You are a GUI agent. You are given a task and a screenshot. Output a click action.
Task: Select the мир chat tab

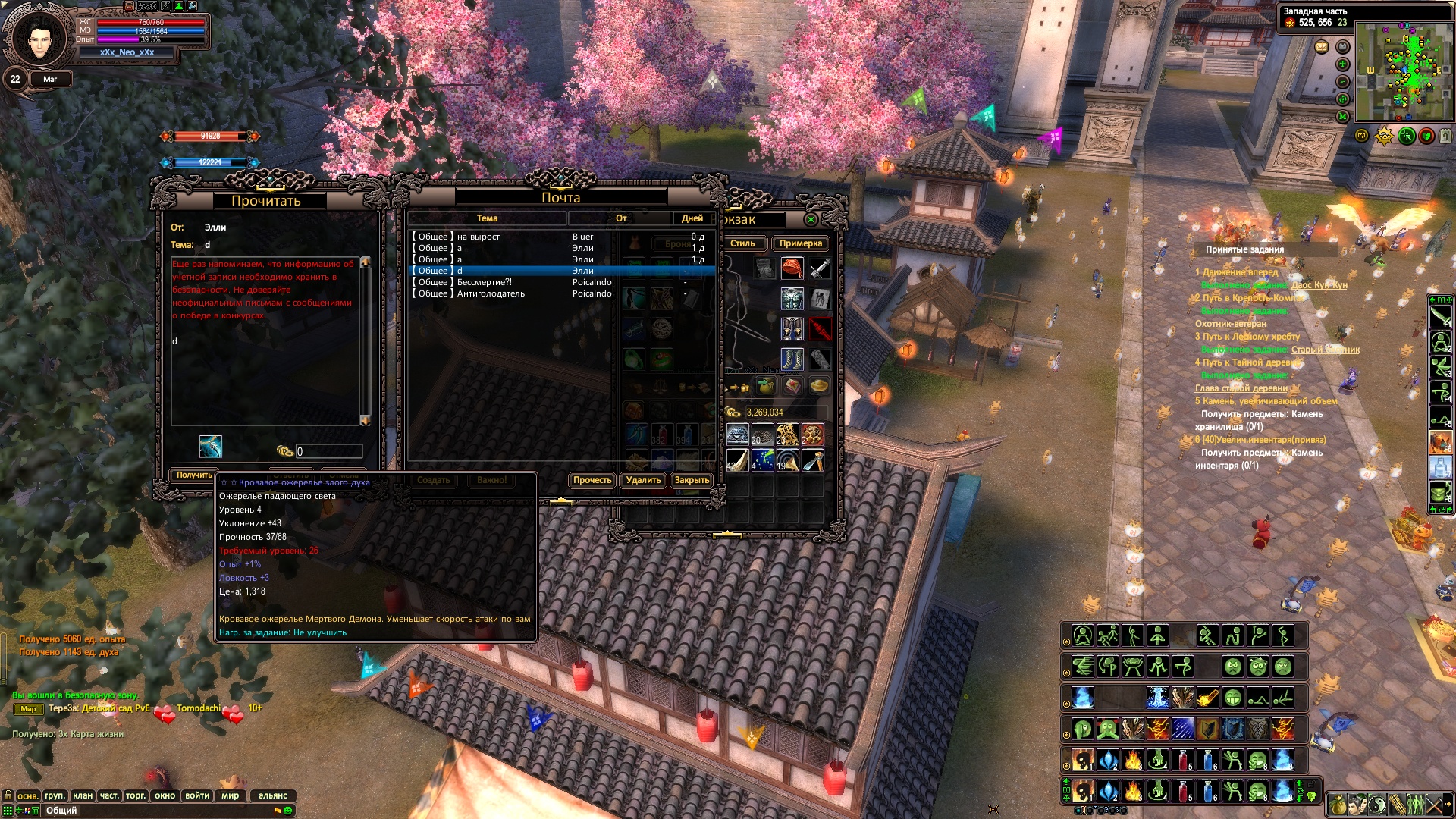tap(231, 795)
